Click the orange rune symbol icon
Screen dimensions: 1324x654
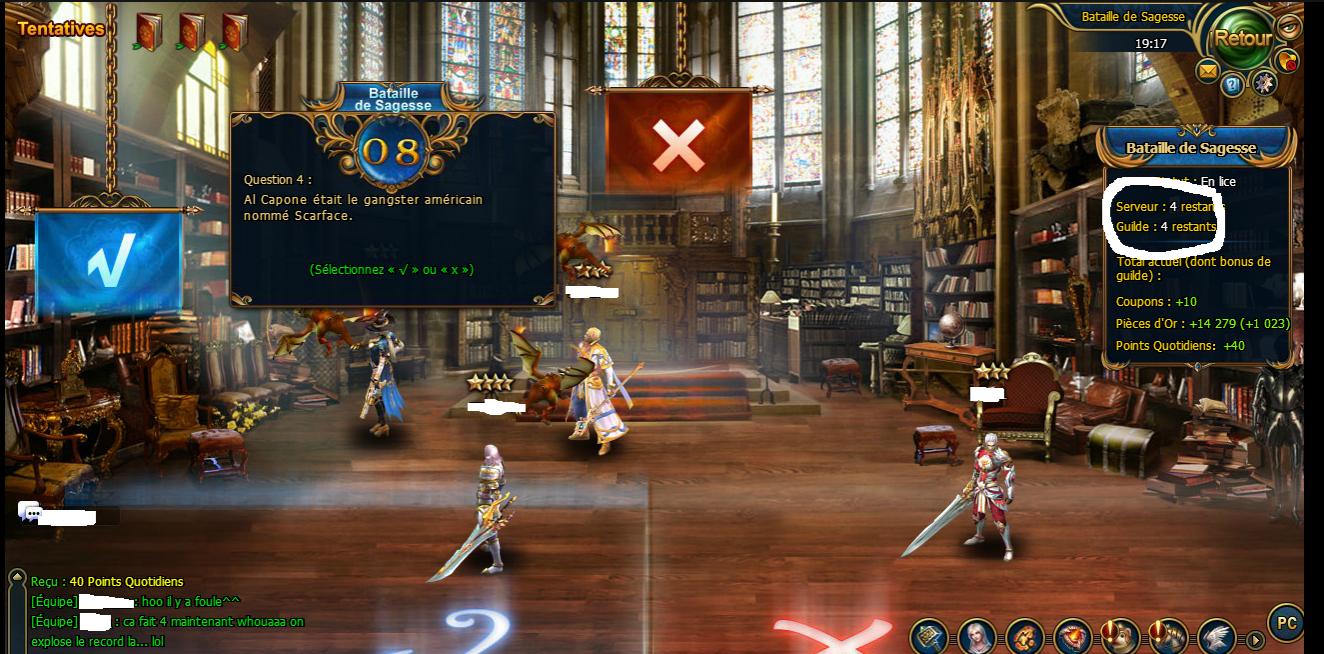coord(1025,637)
